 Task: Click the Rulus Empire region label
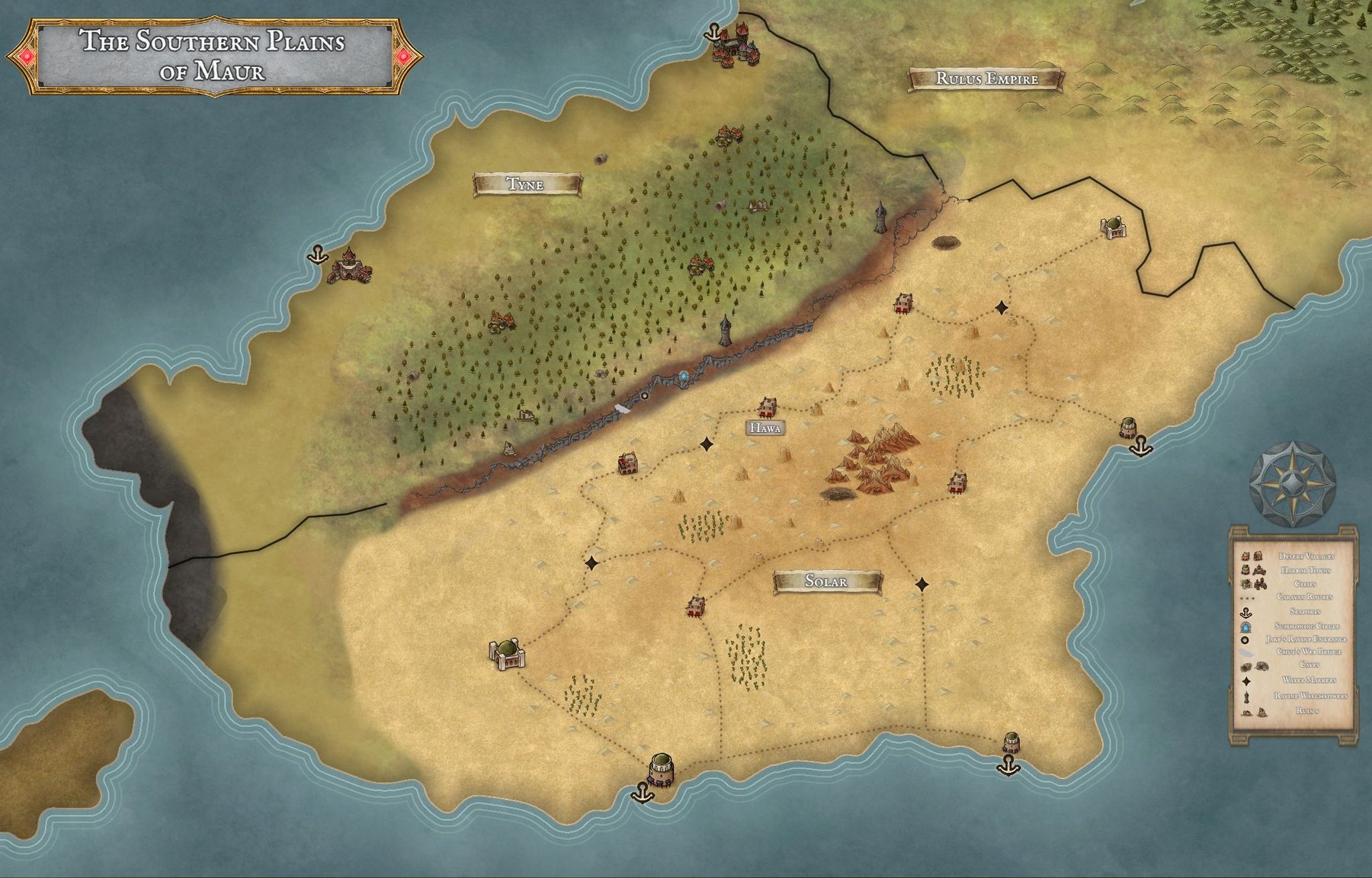coord(986,79)
